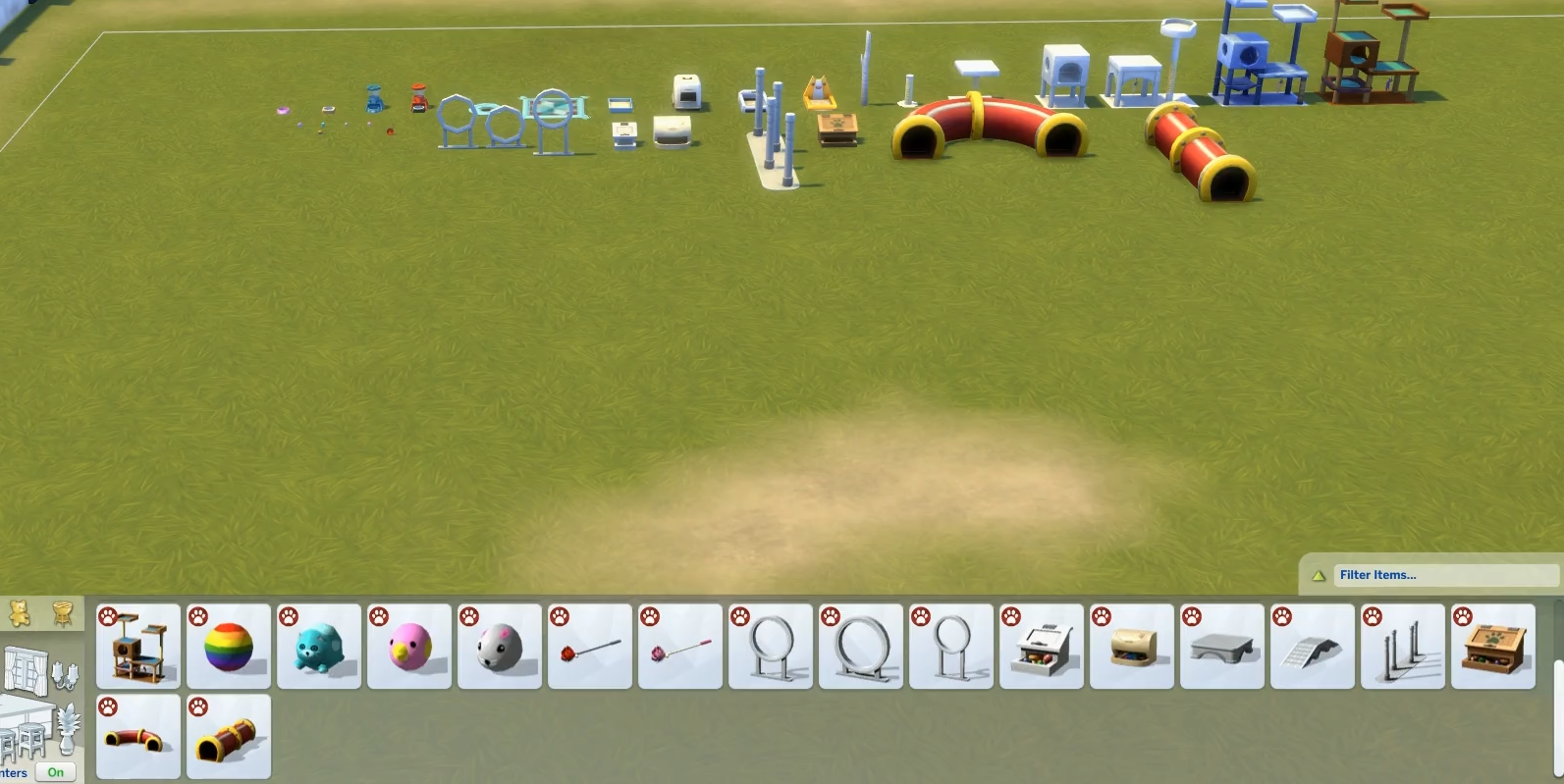
Task: Select the red feather wand toy
Action: pyautogui.click(x=590, y=647)
